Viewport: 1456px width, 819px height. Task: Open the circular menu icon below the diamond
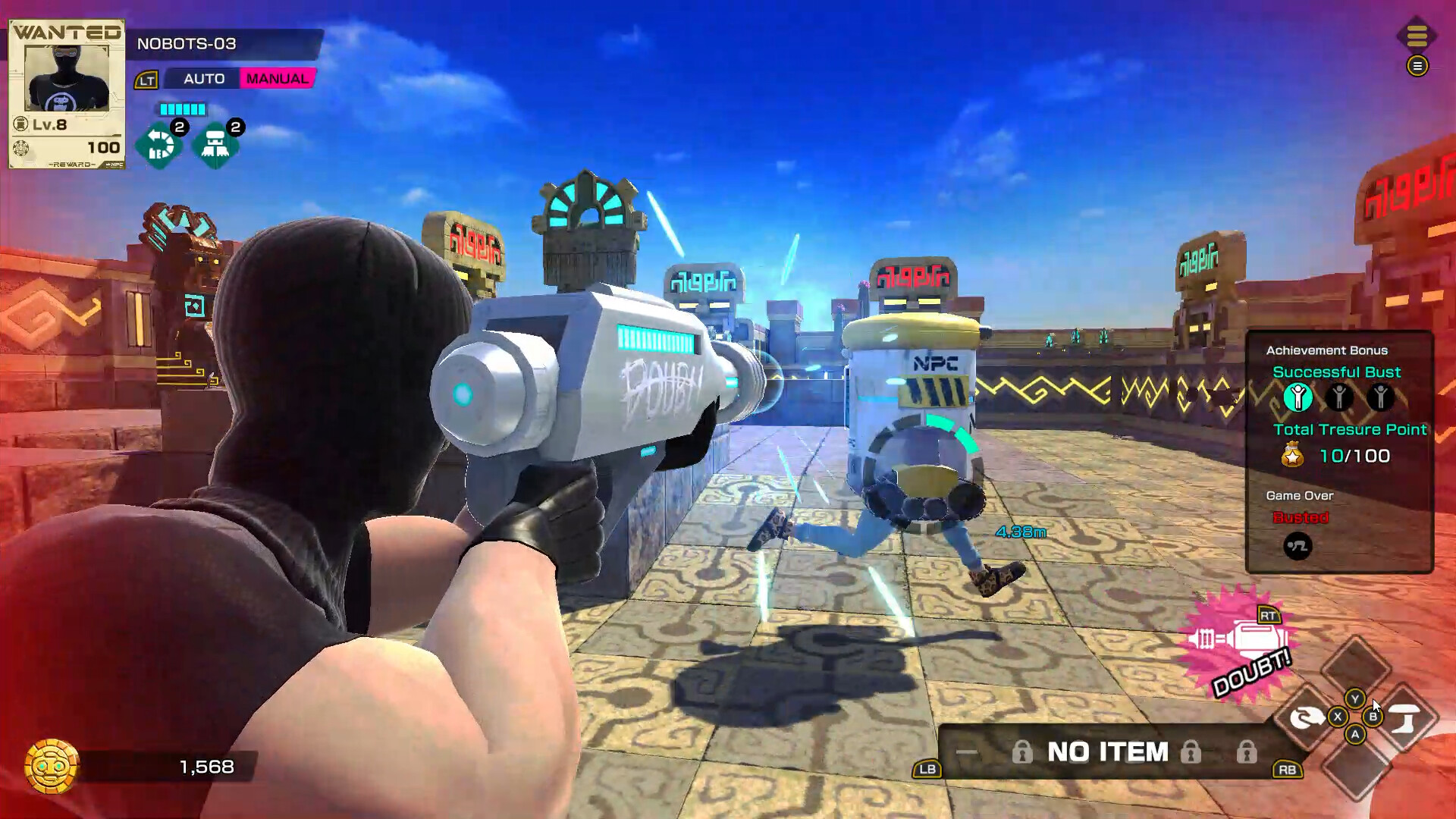click(1417, 67)
